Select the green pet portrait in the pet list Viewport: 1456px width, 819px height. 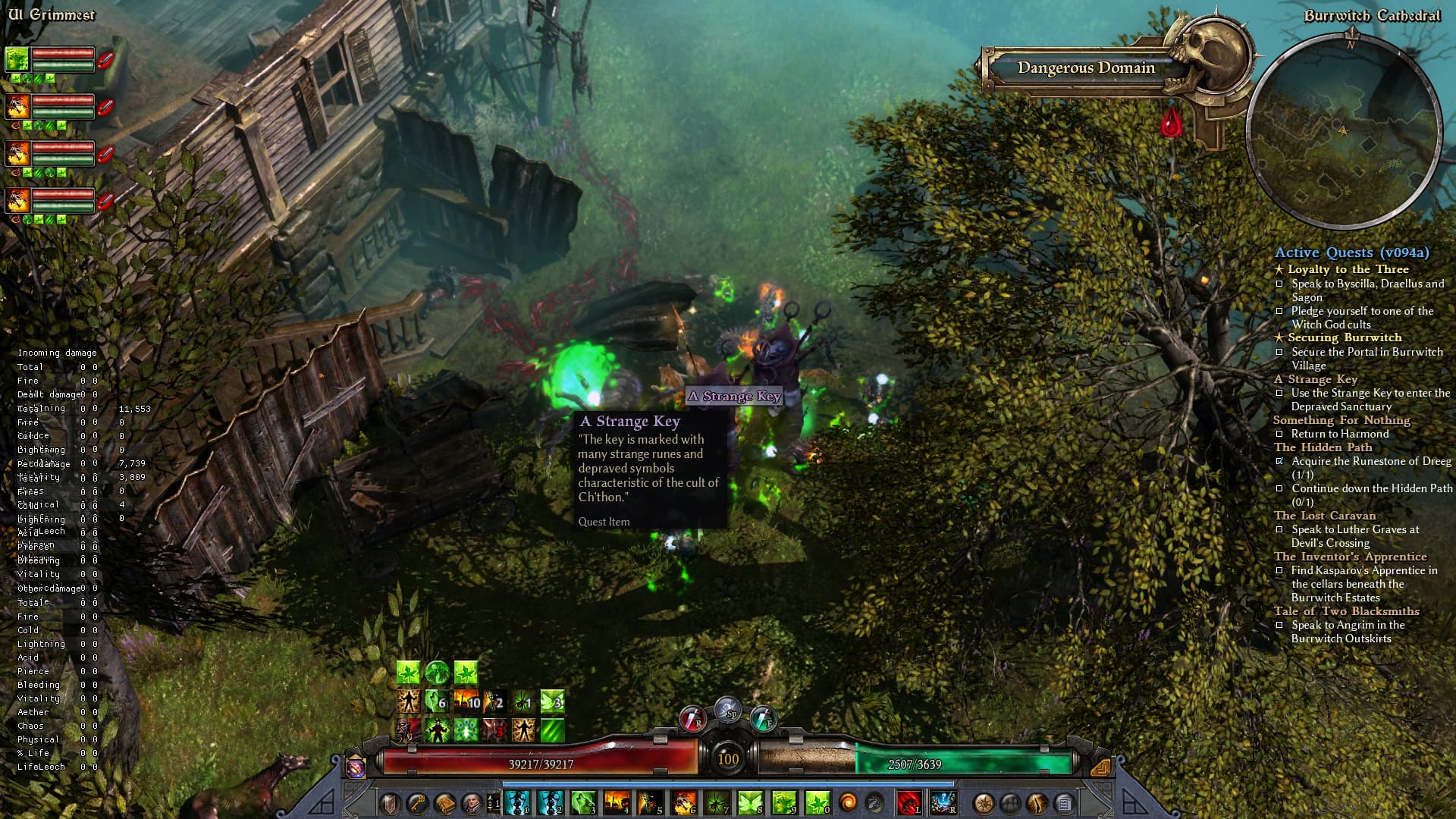(17, 59)
